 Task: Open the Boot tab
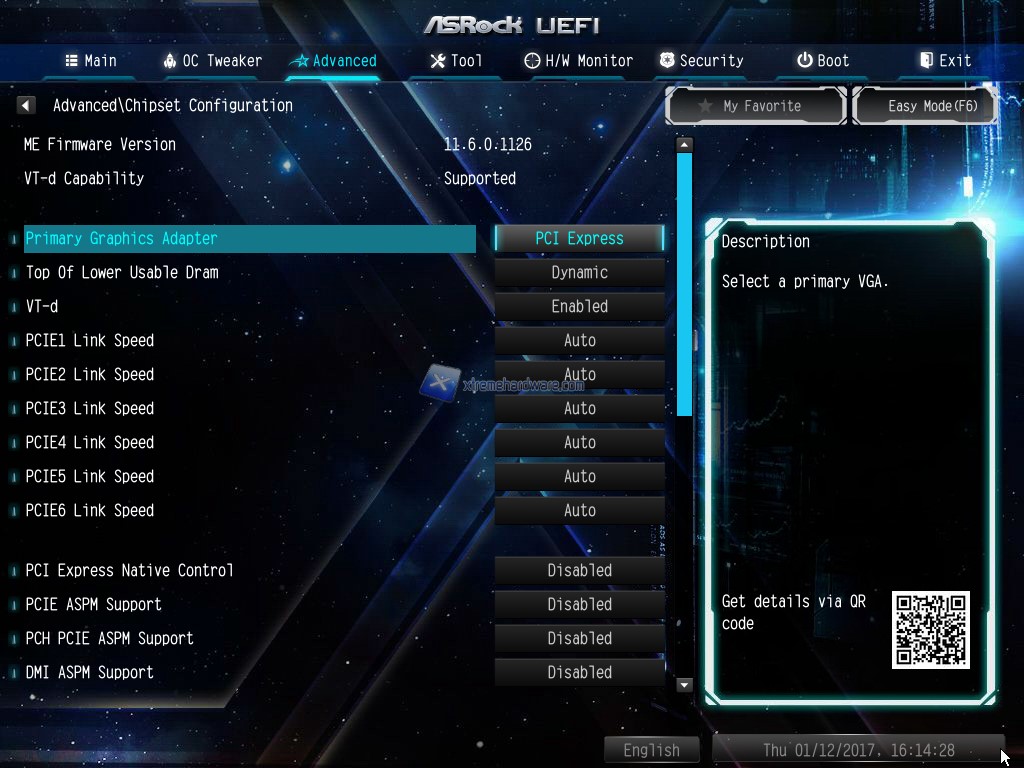point(822,60)
